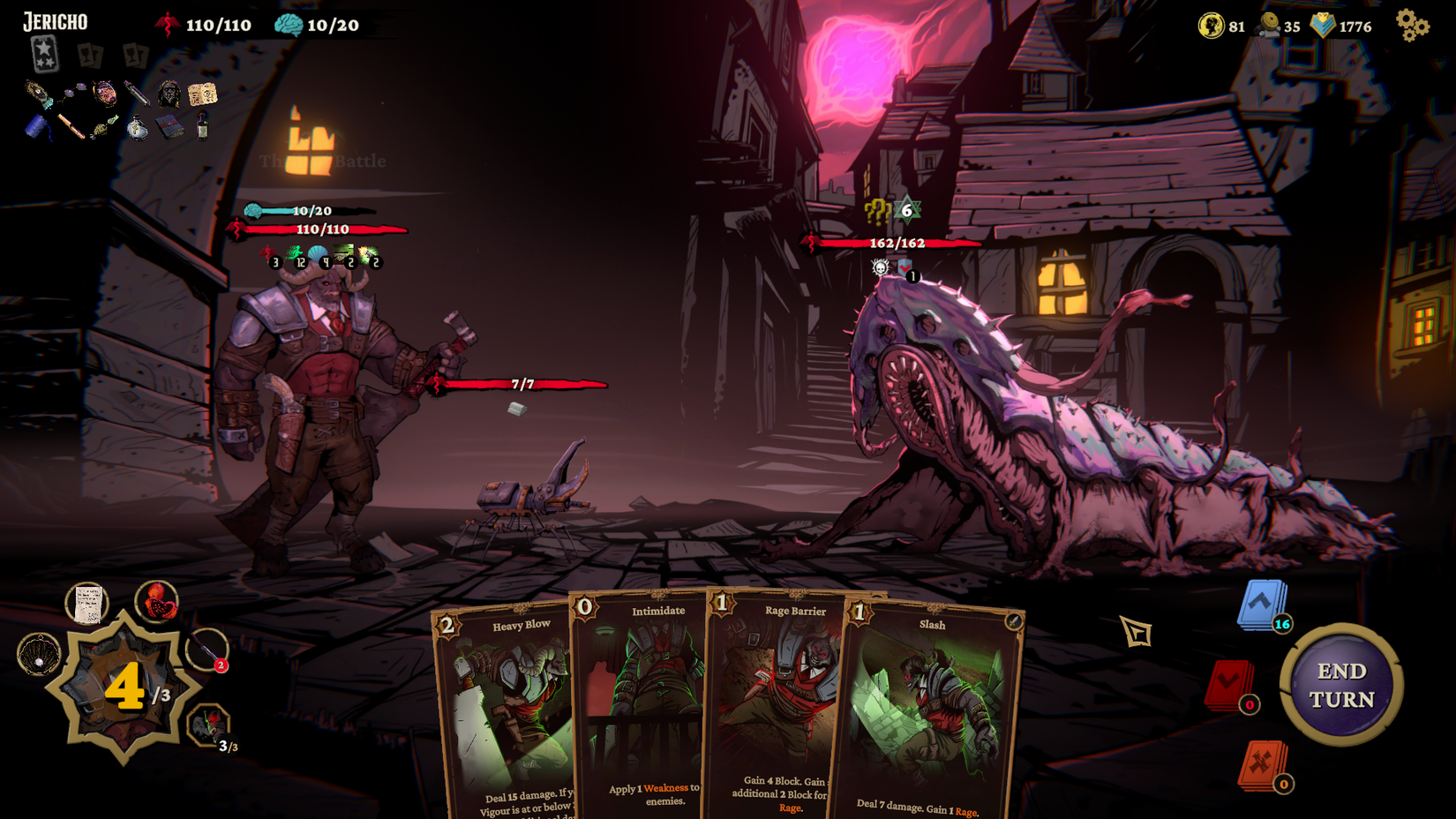Image resolution: width=1456 pixels, height=819 pixels.
Task: Inspect the open spellbook relic
Action: (x=202, y=94)
